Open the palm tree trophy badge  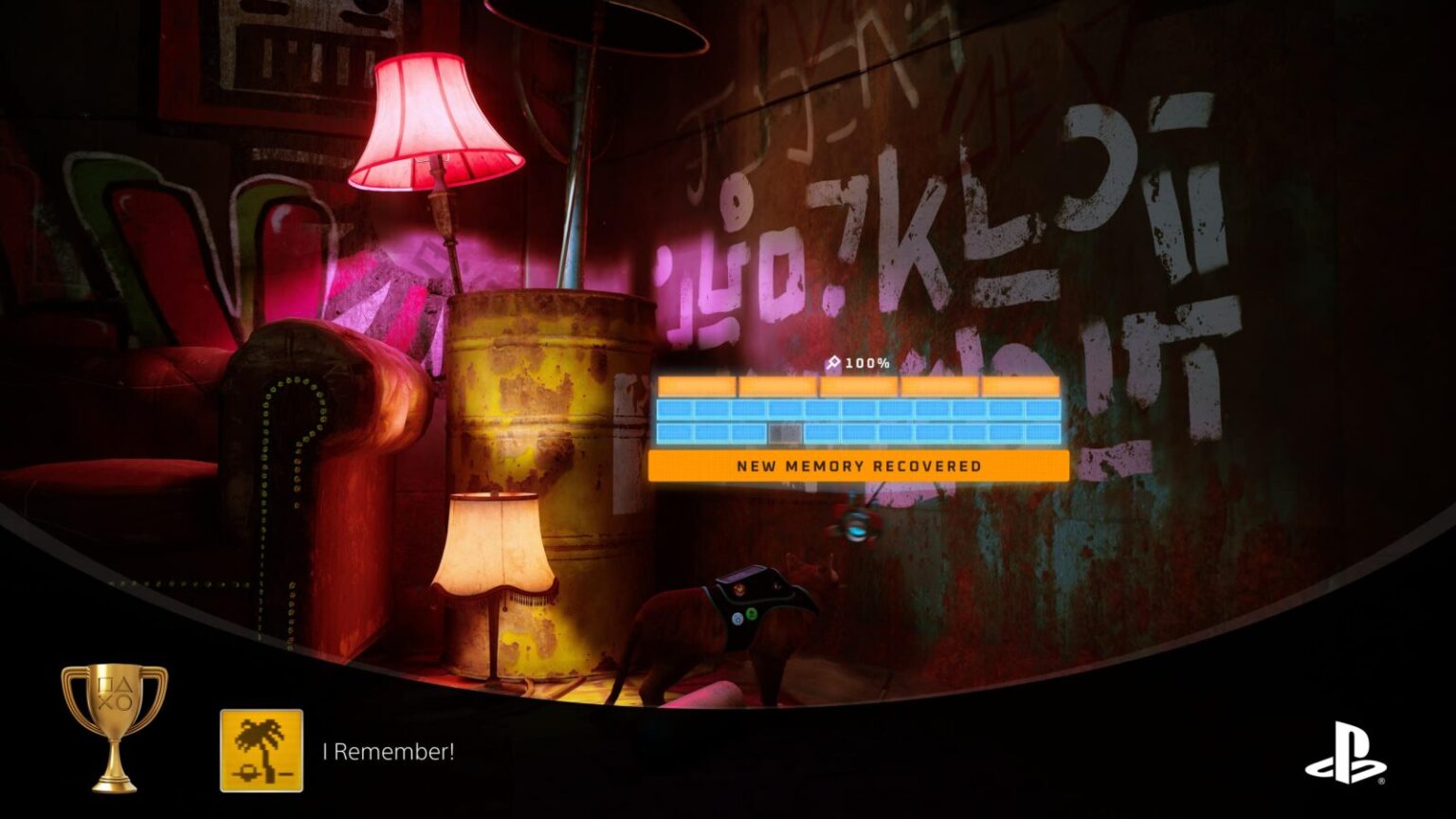262,753
